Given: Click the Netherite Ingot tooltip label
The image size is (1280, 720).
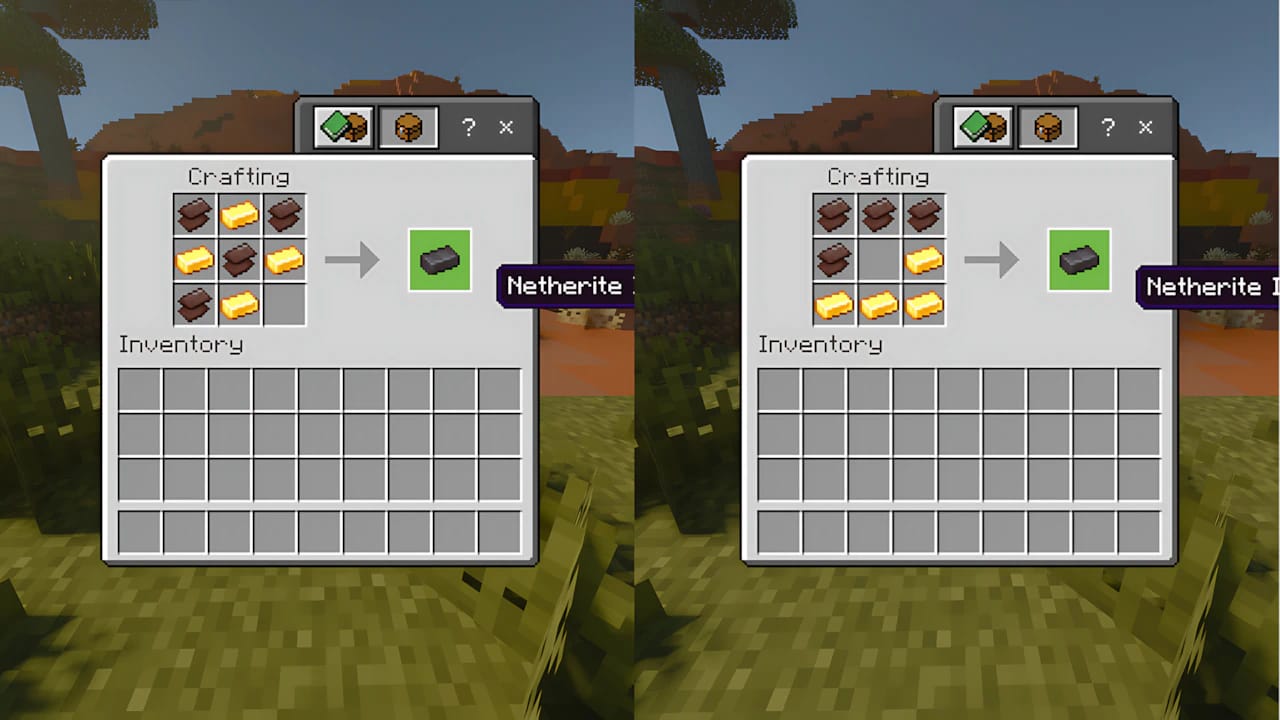Looking at the screenshot, I should point(567,285).
